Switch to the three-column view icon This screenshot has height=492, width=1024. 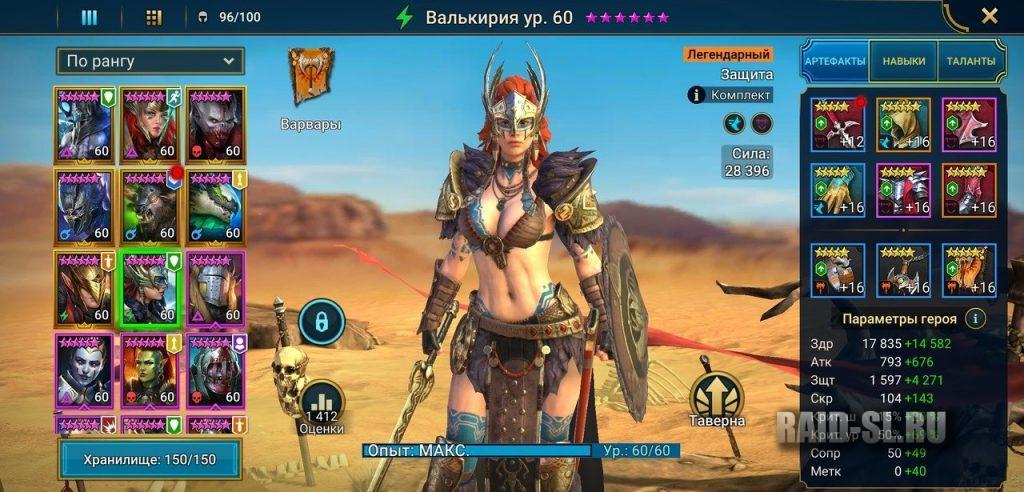tap(89, 17)
